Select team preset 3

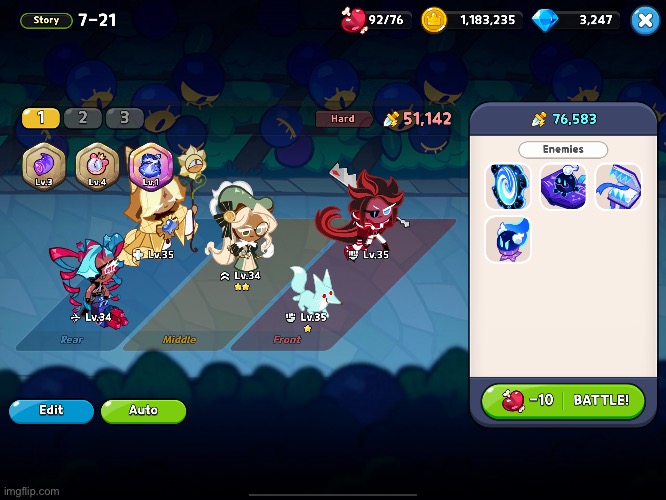[125, 118]
